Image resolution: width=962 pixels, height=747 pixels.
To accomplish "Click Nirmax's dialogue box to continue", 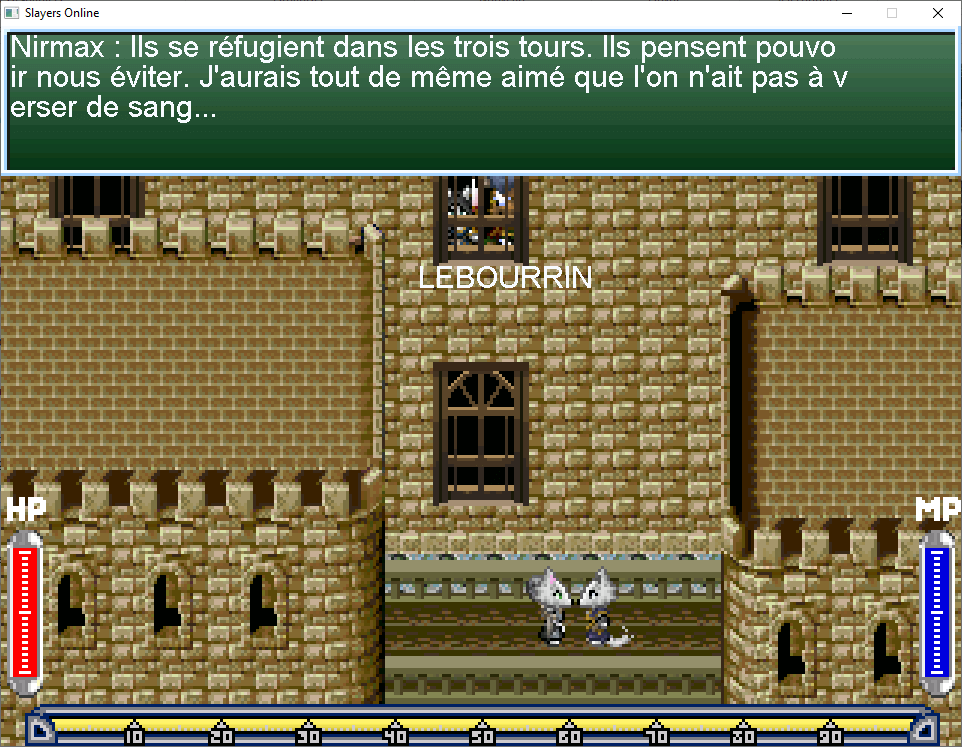I will click(480, 102).
